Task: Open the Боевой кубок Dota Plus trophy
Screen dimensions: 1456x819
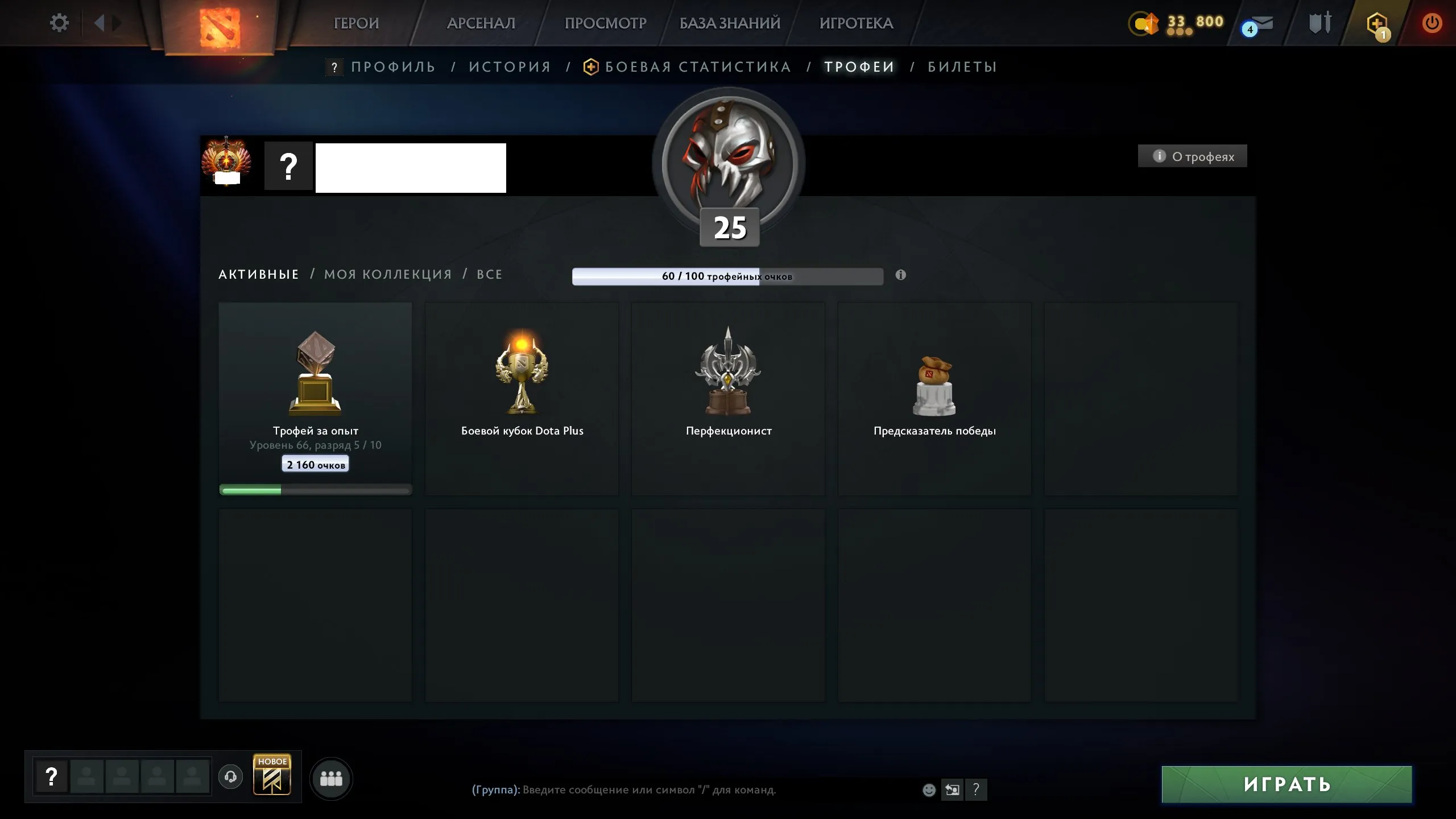Action: point(522,398)
